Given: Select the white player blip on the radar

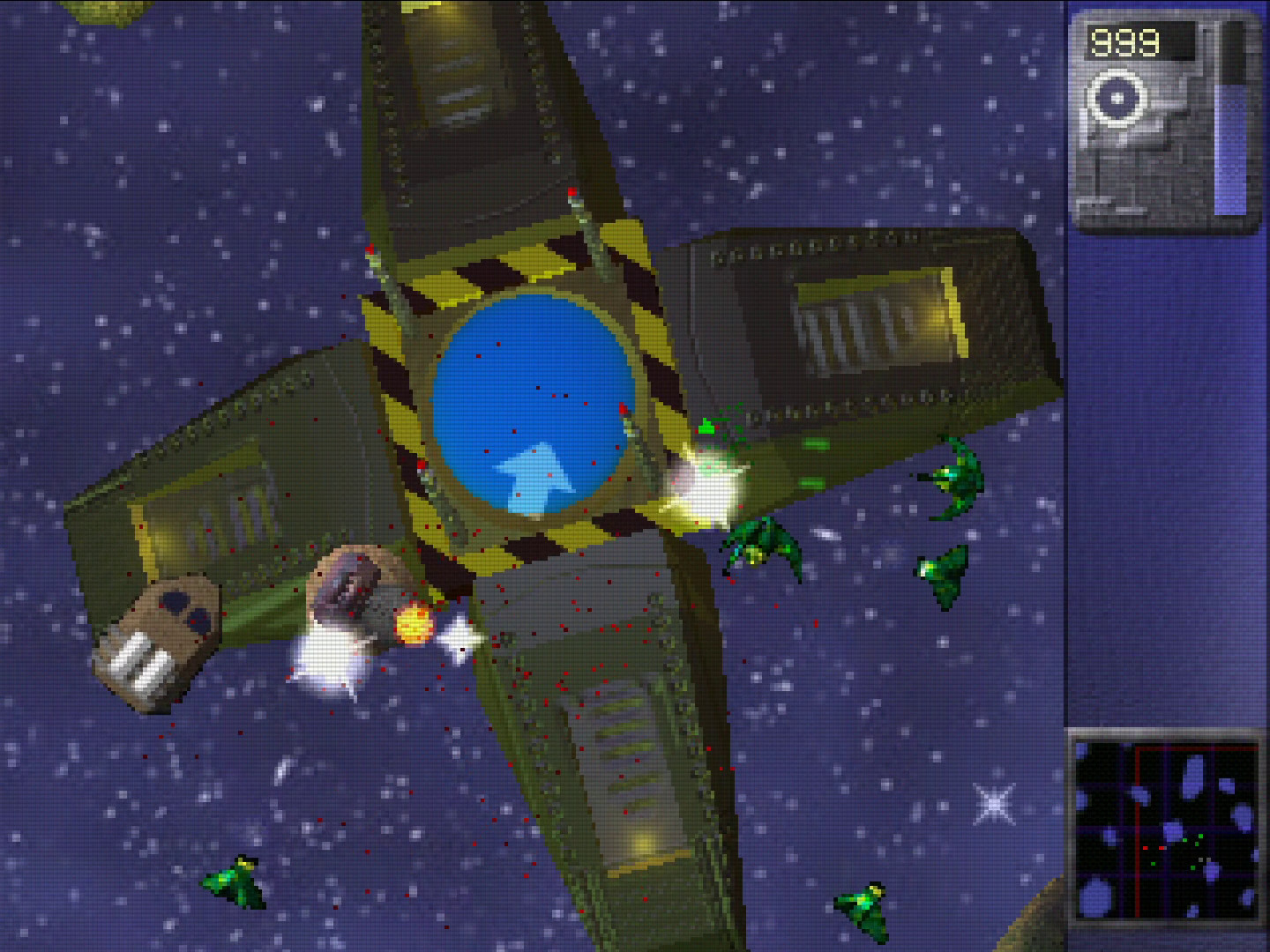Looking at the screenshot, I should pos(1201,859).
